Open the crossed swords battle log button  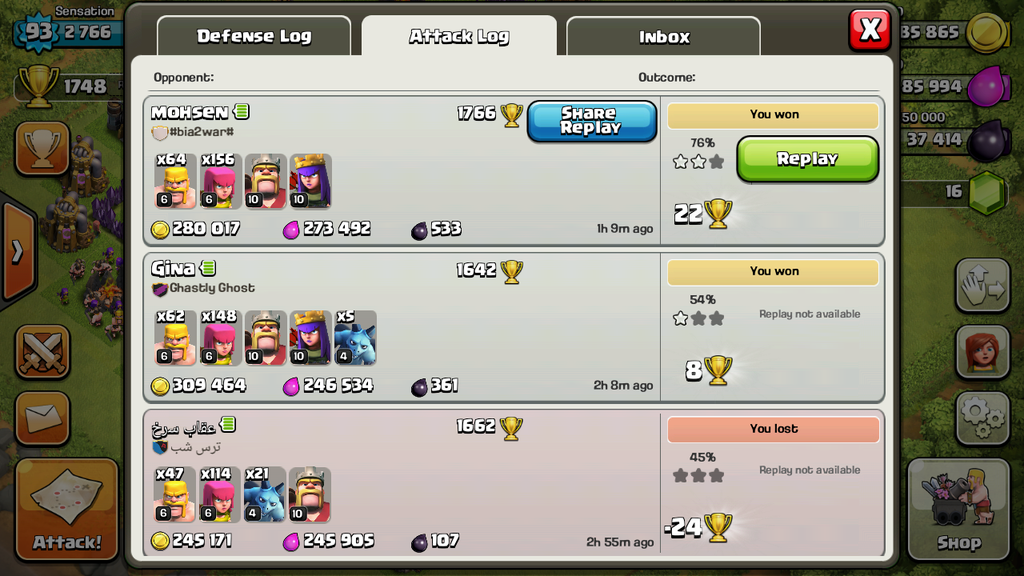pos(42,352)
